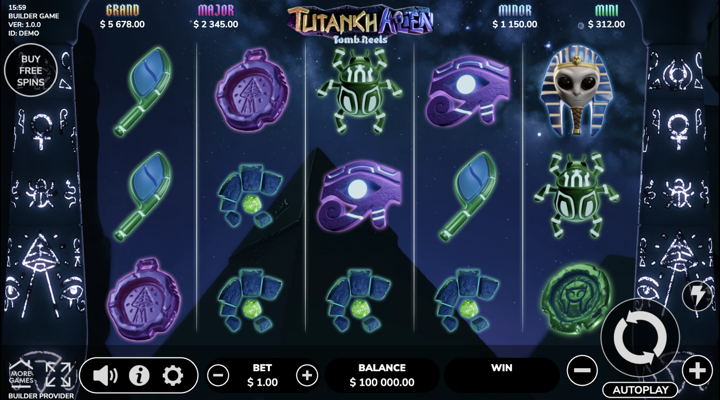Image resolution: width=720 pixels, height=400 pixels.
Task: Open the gear settings menu
Action: [x=173, y=376]
